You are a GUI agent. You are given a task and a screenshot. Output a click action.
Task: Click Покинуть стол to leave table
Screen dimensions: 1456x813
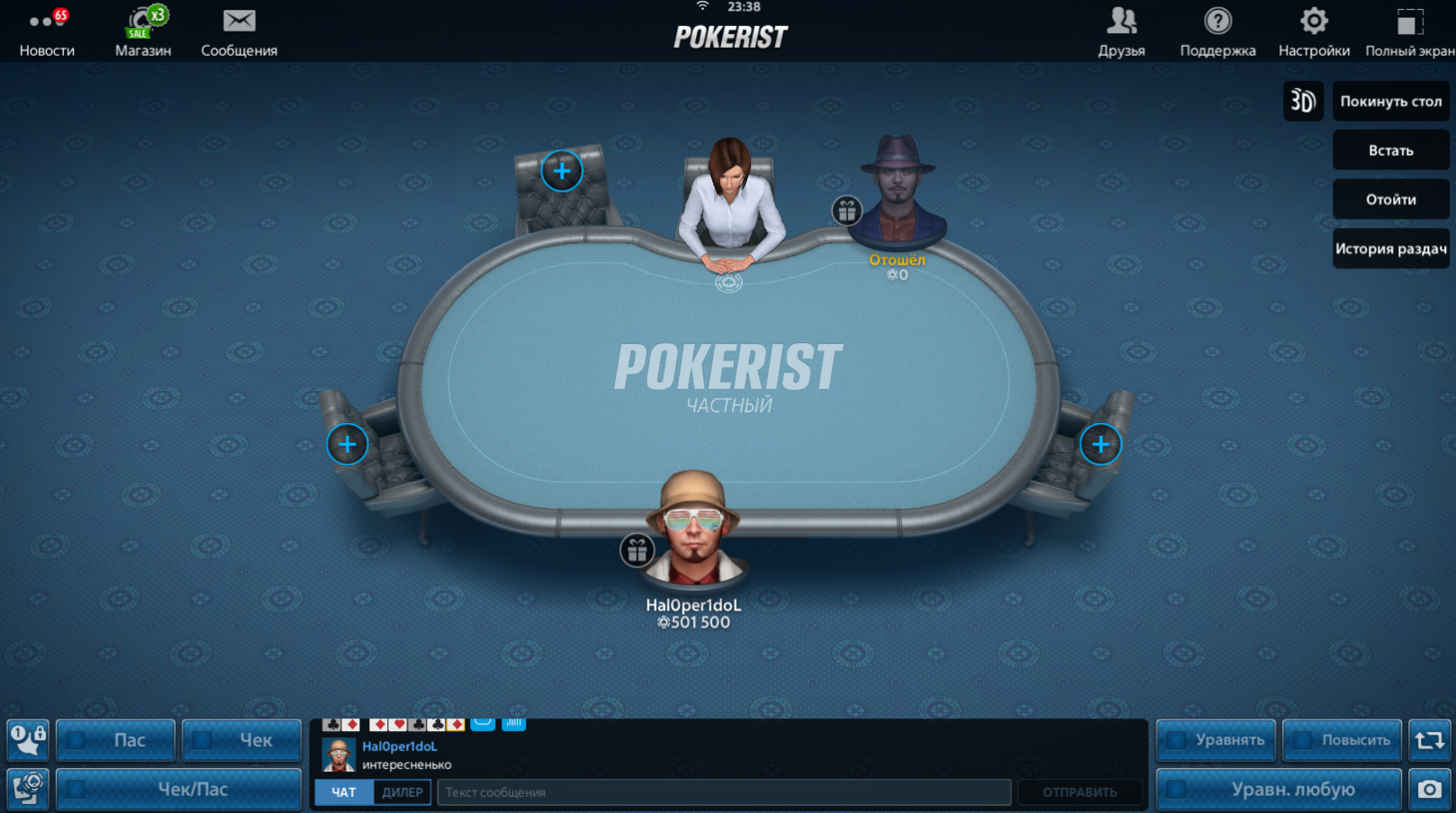[x=1390, y=101]
